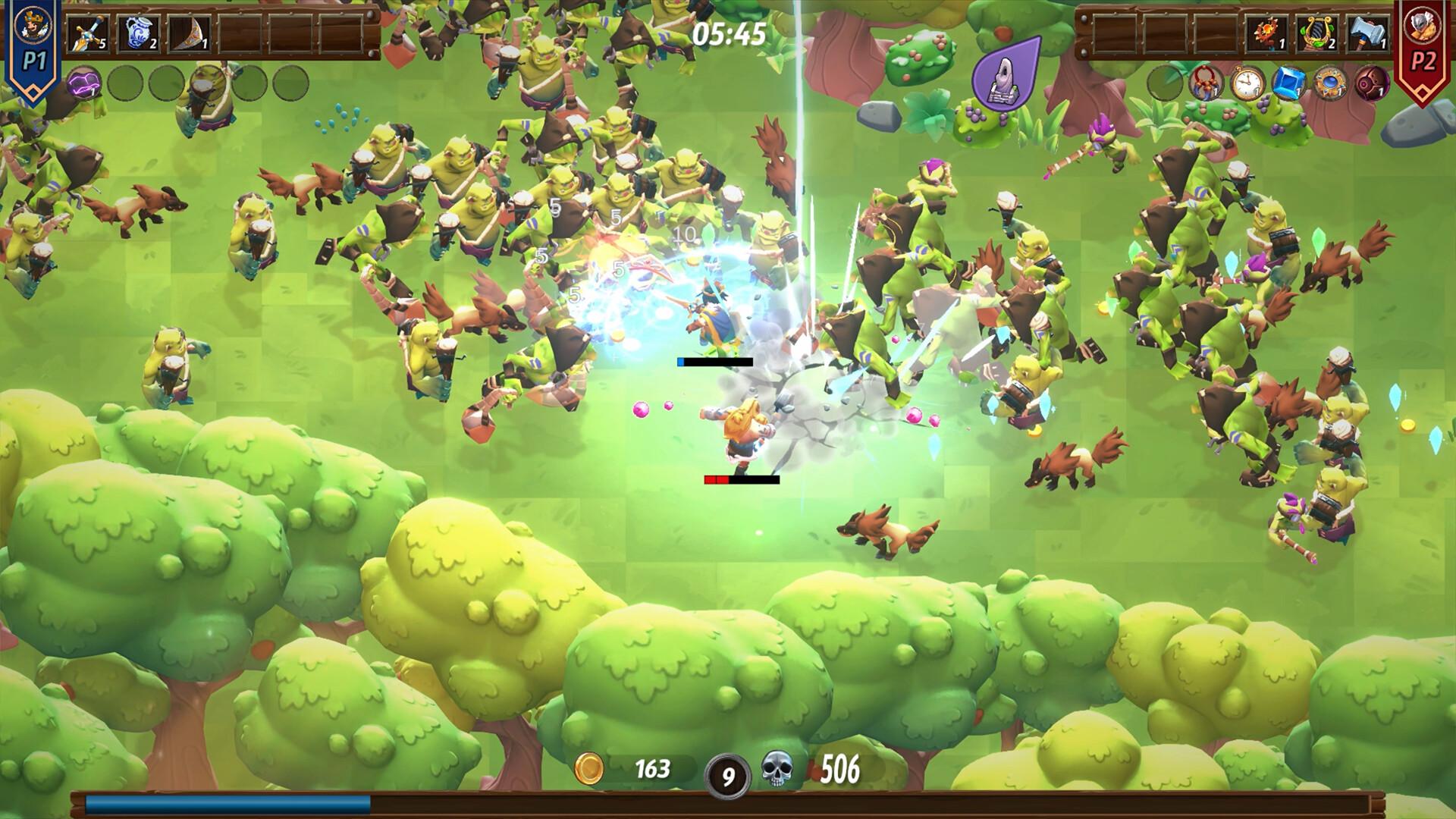Click the pocket watch passive icon
This screenshot has height=819, width=1456.
(x=1247, y=83)
